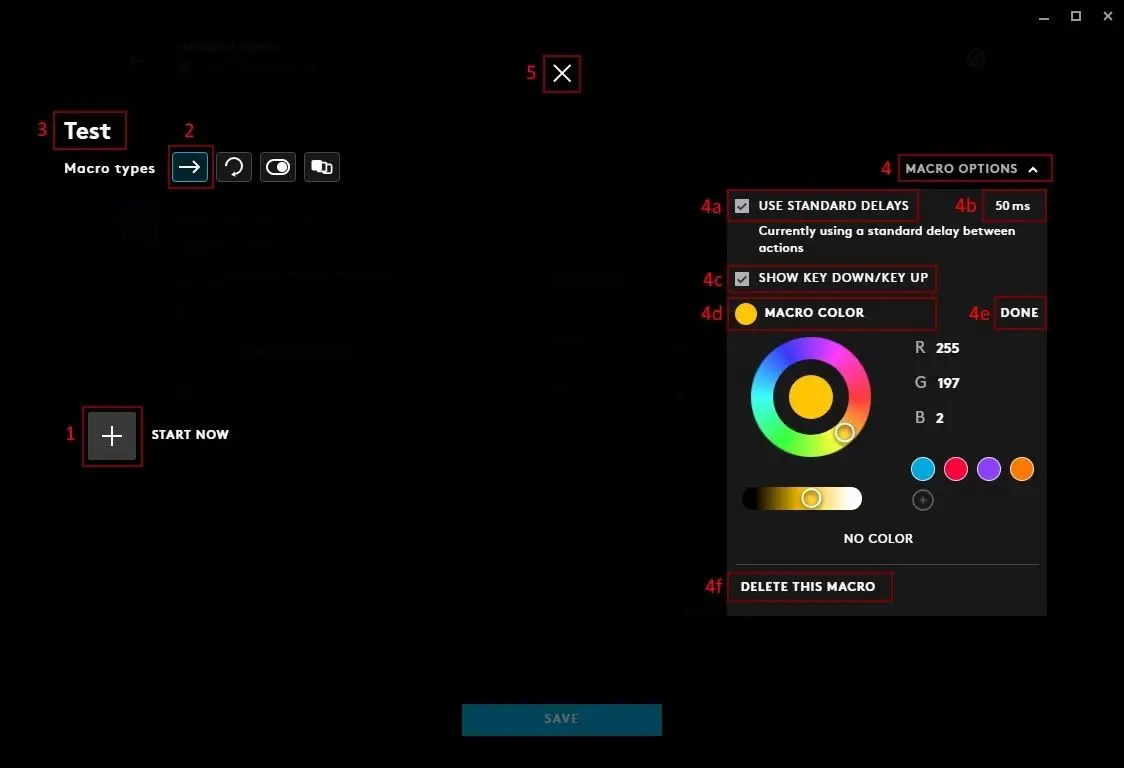Image resolution: width=1124 pixels, height=768 pixels.
Task: Delete this macro
Action: [808, 587]
